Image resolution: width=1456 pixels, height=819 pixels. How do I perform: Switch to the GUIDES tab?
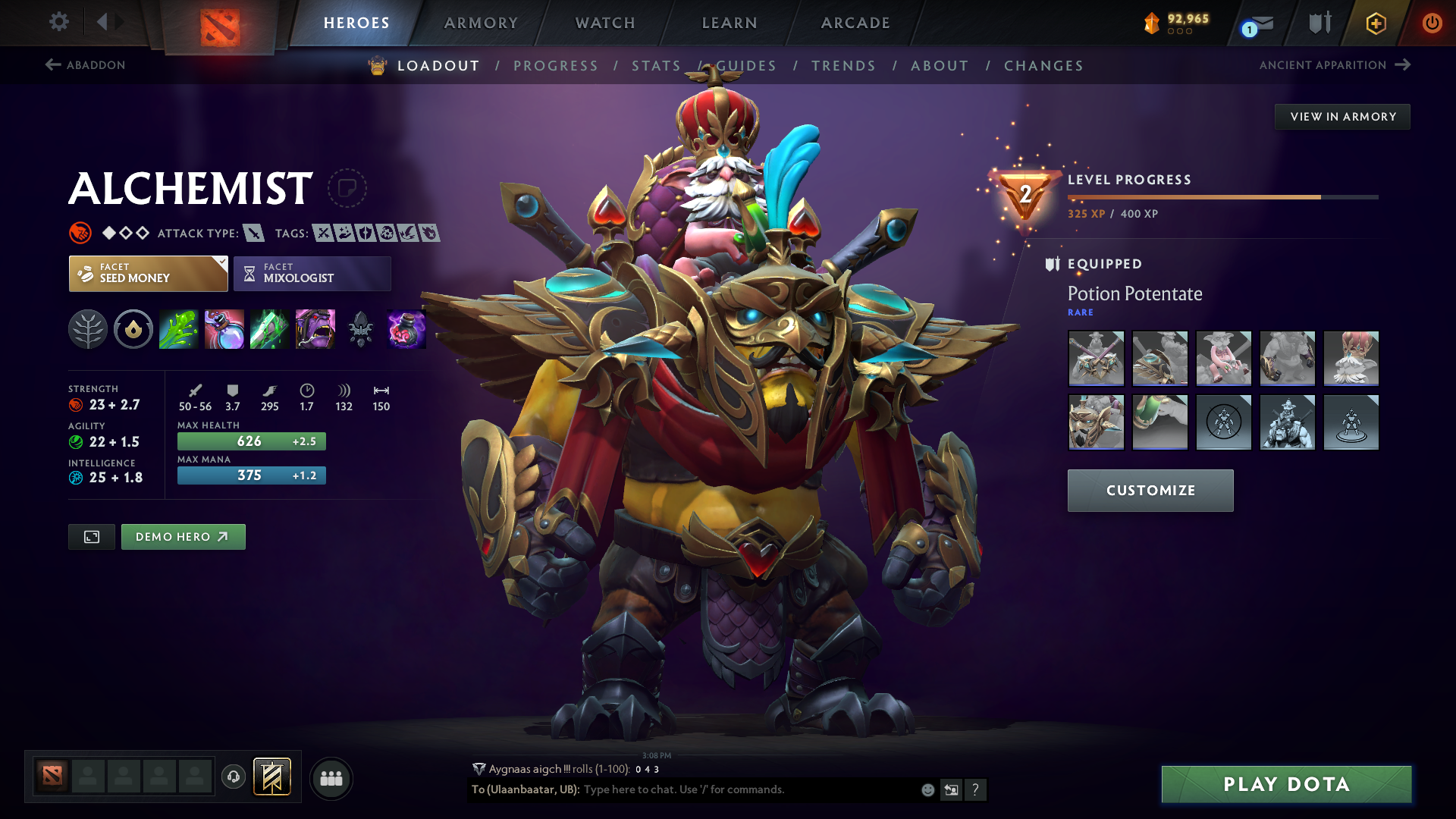coord(748,66)
